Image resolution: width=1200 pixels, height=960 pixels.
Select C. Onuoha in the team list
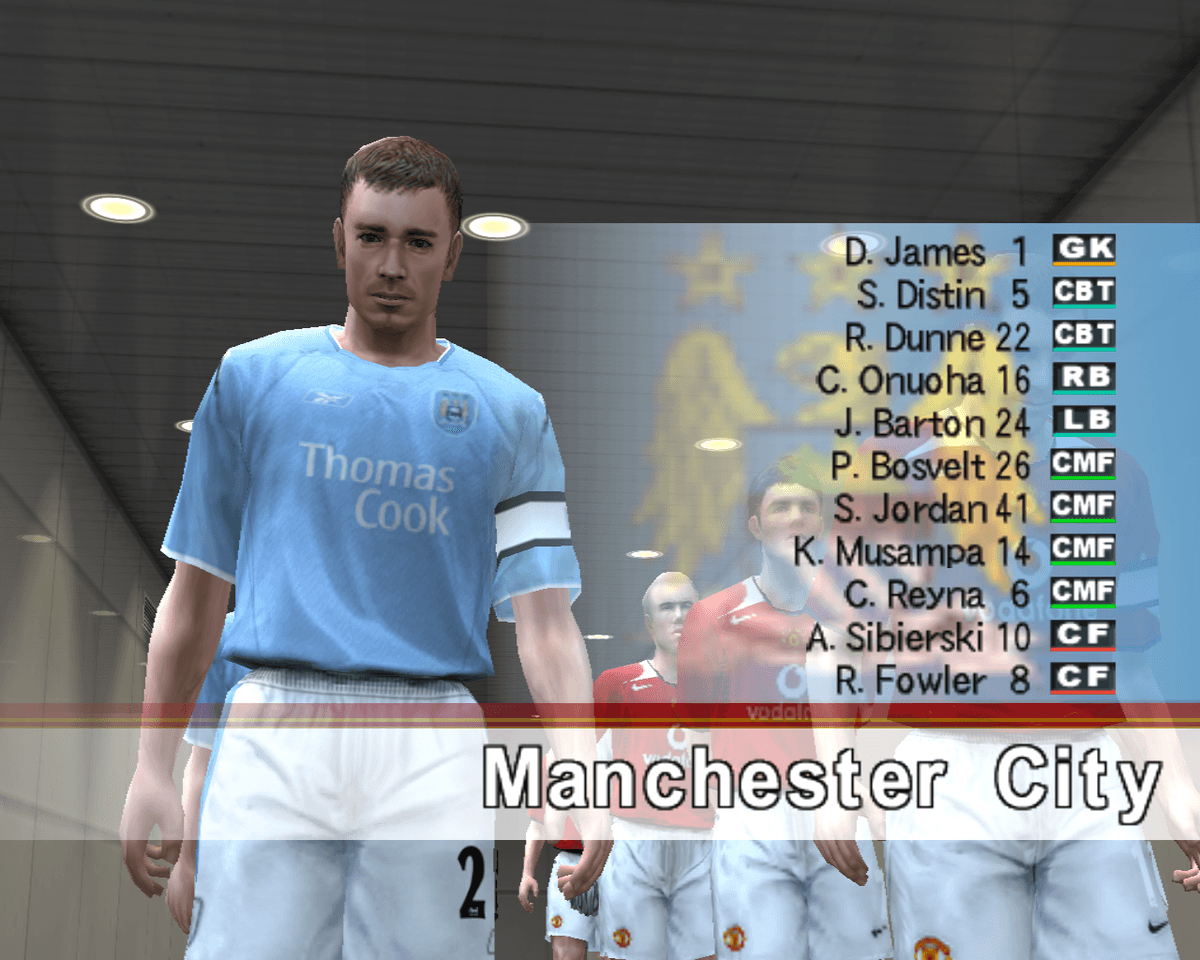coord(921,381)
